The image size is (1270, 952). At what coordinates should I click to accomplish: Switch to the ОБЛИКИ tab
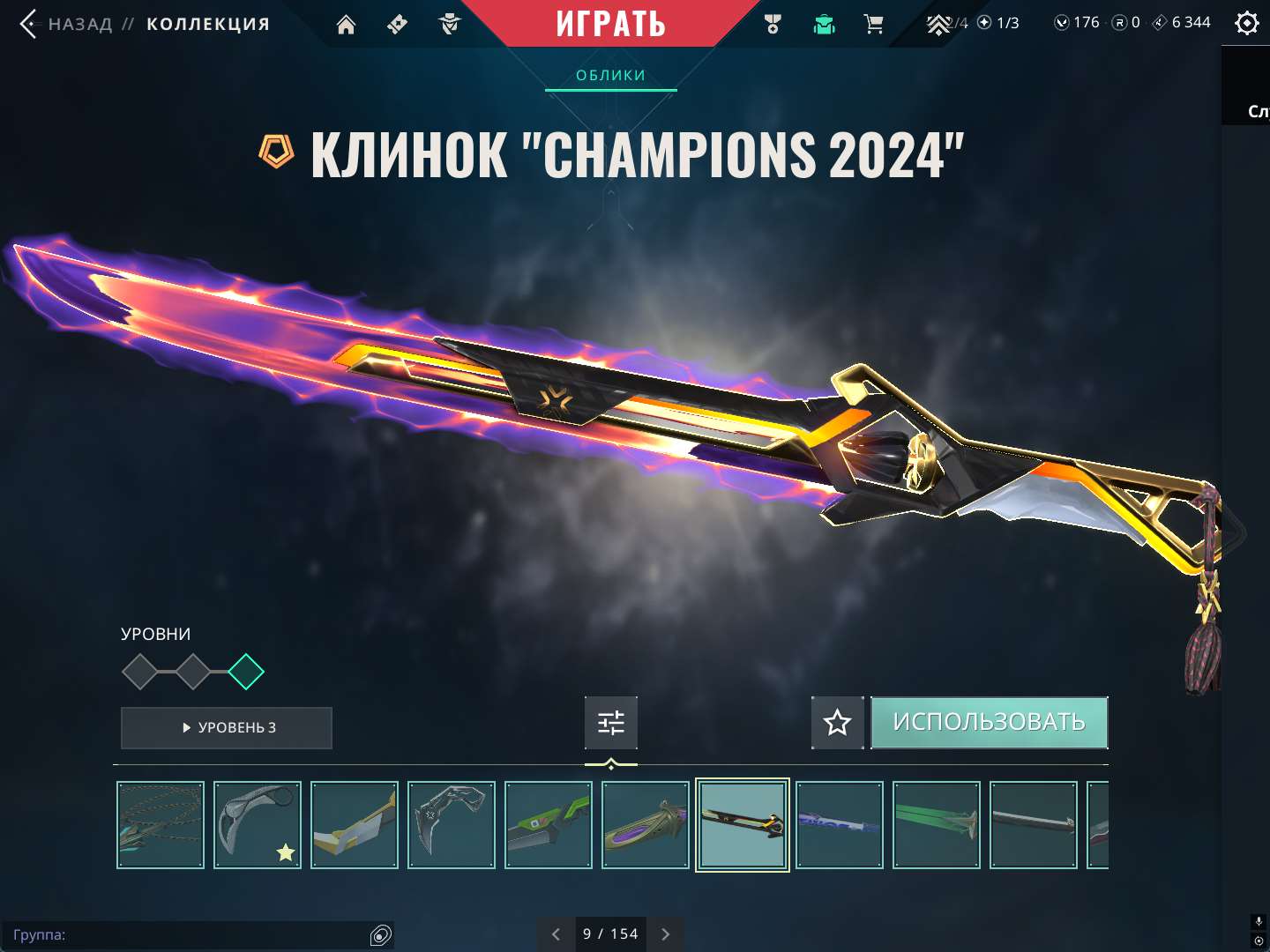tap(610, 75)
